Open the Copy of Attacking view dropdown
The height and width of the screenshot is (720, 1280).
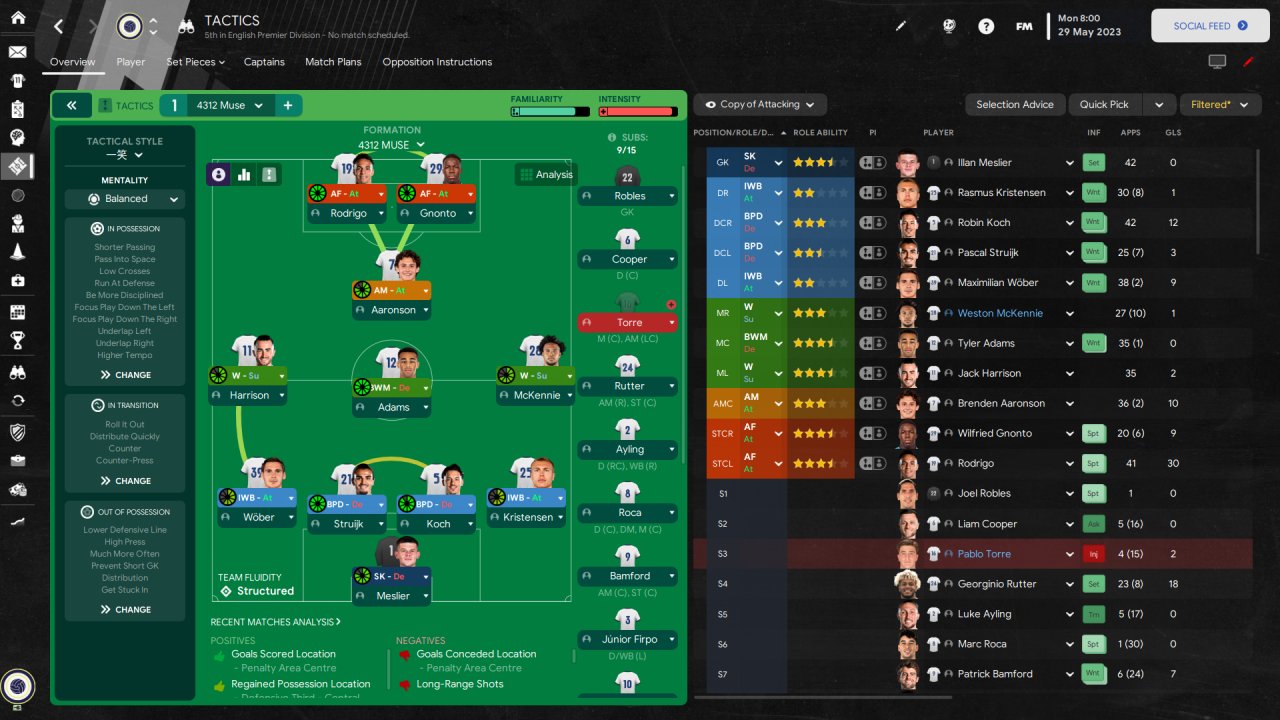[760, 104]
